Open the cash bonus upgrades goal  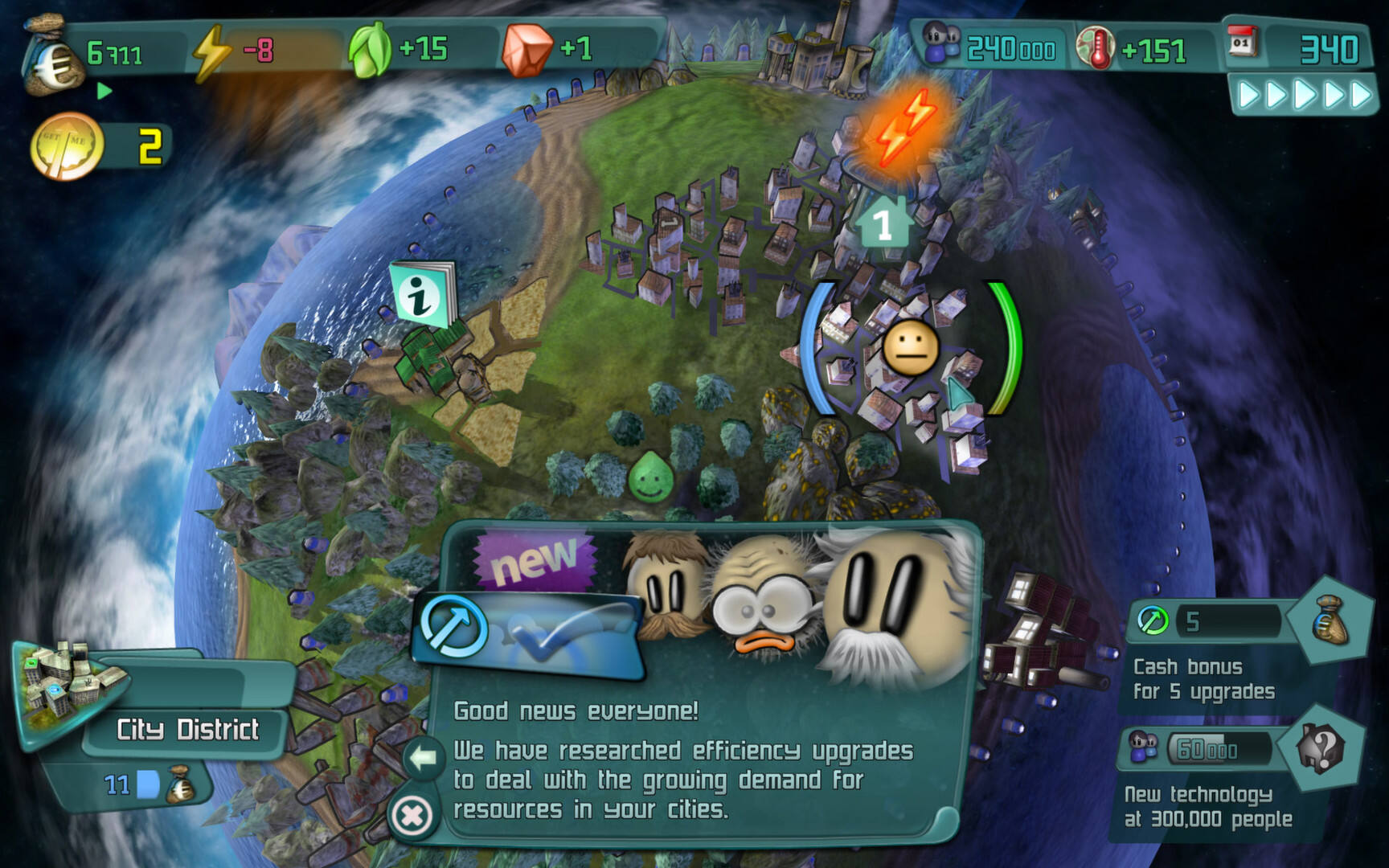point(1330,619)
